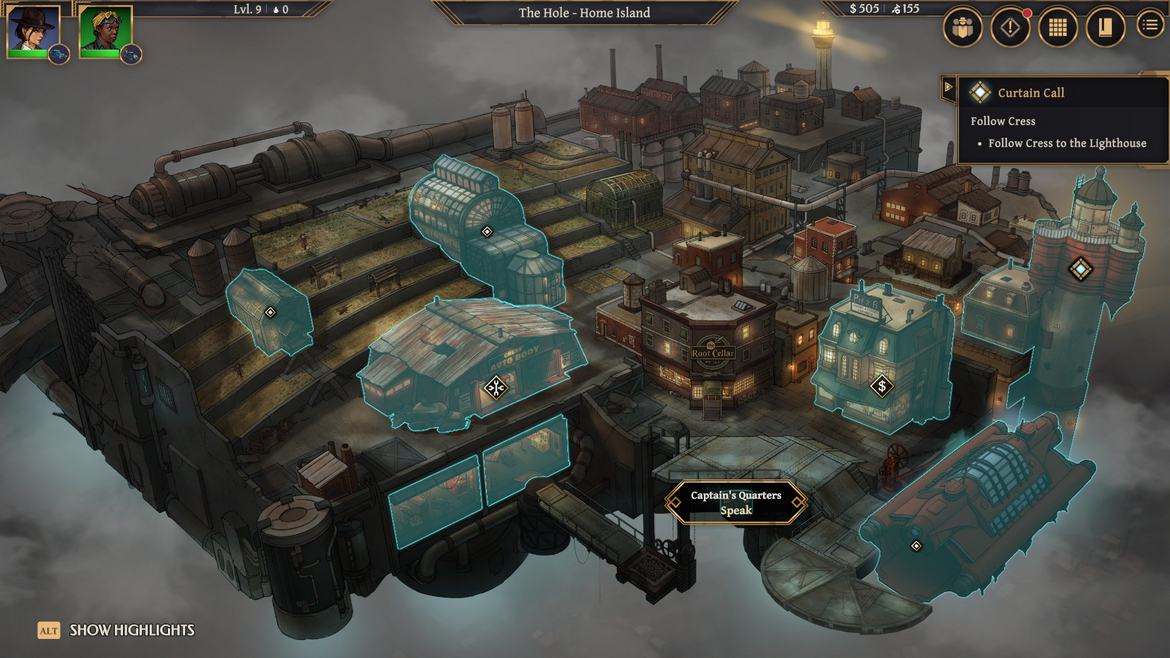
Task: Select the greenhouse diamond marker
Action: (487, 232)
